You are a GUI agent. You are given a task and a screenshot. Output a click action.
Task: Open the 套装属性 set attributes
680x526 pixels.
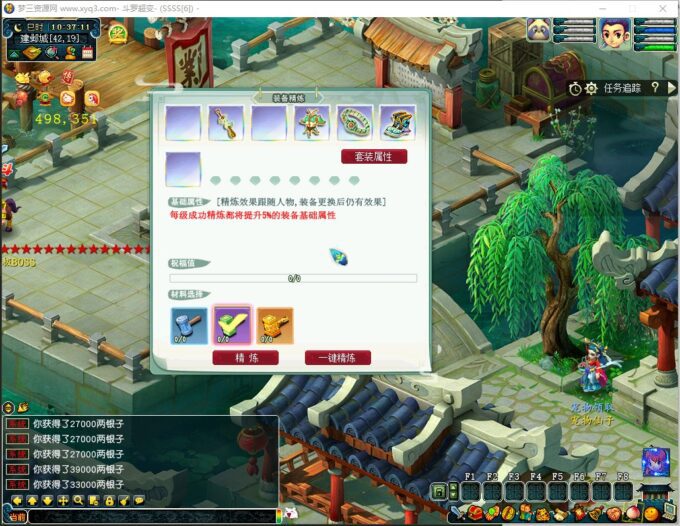click(374, 157)
